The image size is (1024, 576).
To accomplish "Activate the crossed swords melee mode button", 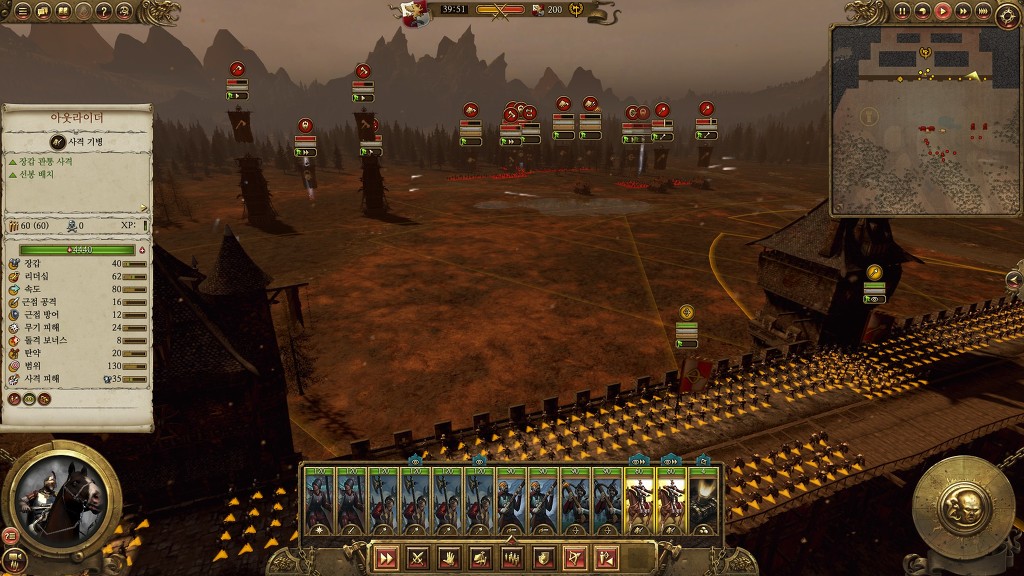I will (418, 558).
